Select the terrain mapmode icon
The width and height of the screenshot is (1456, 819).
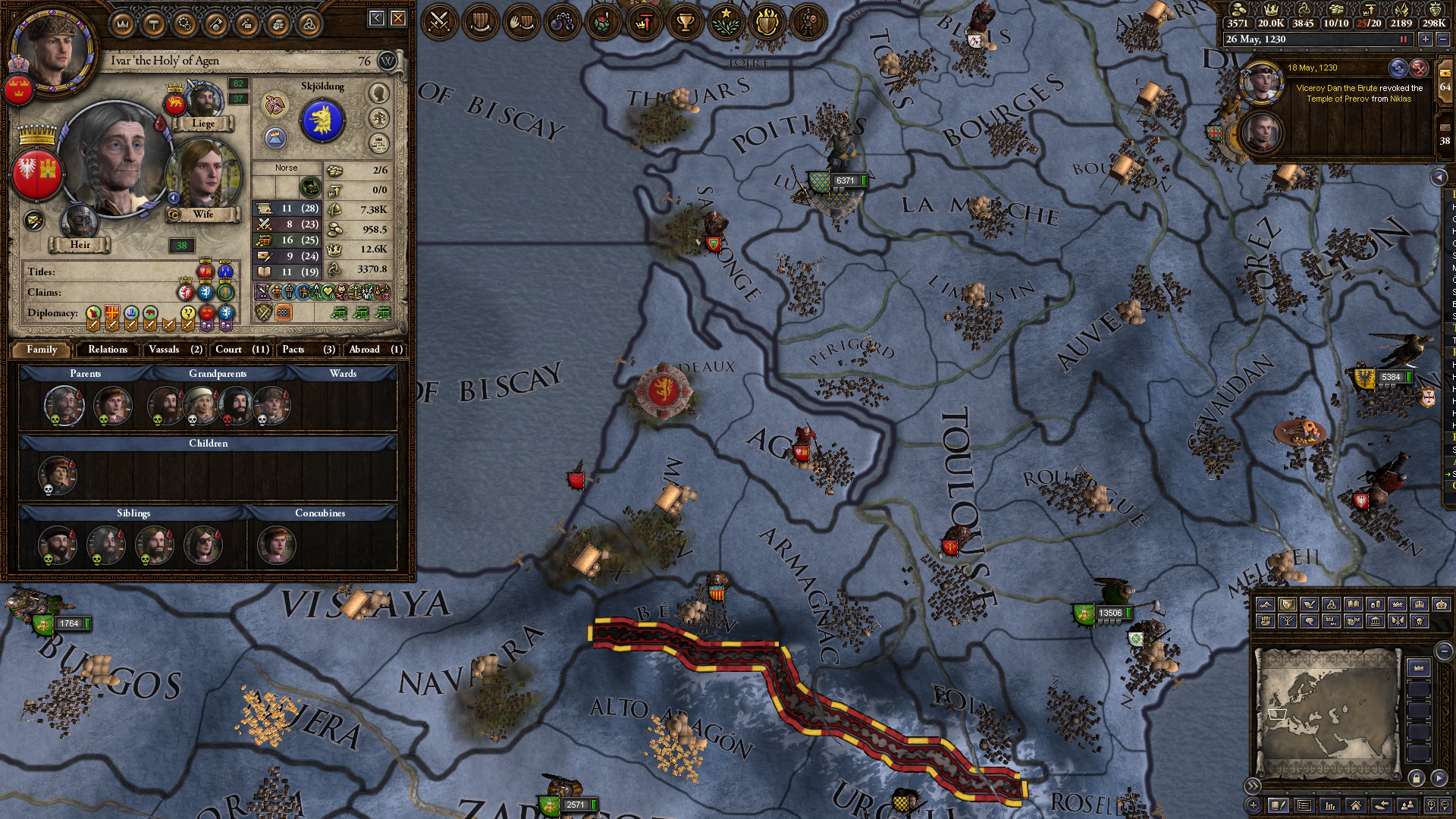pyautogui.click(x=1265, y=604)
